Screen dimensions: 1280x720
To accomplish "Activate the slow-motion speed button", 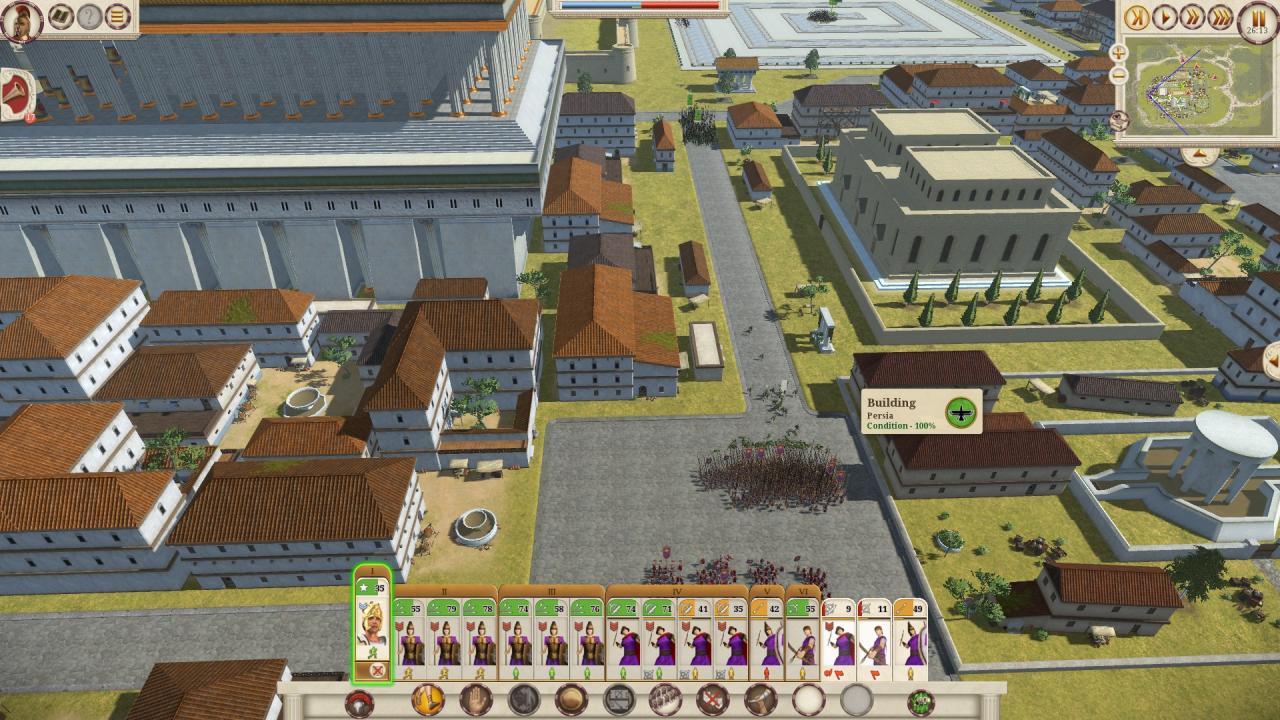I will (x=1136, y=17).
